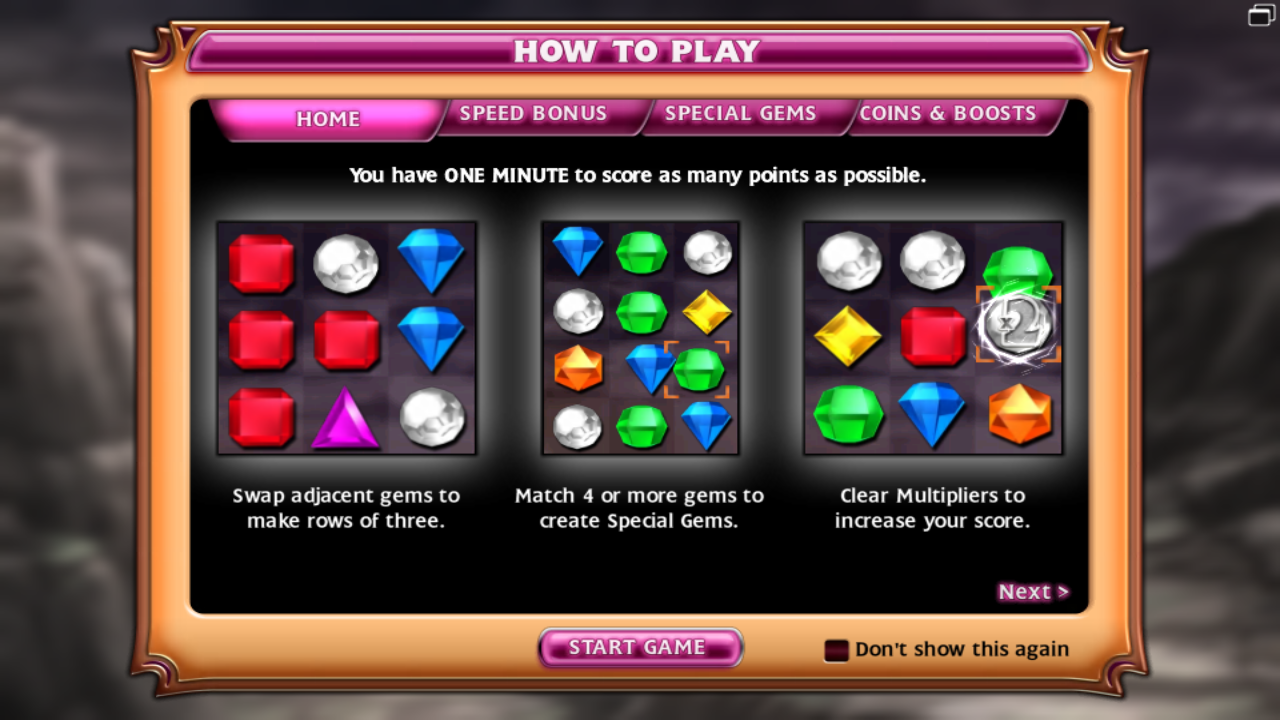Switch to the Home tab
The height and width of the screenshot is (720, 1280).
tap(327, 119)
